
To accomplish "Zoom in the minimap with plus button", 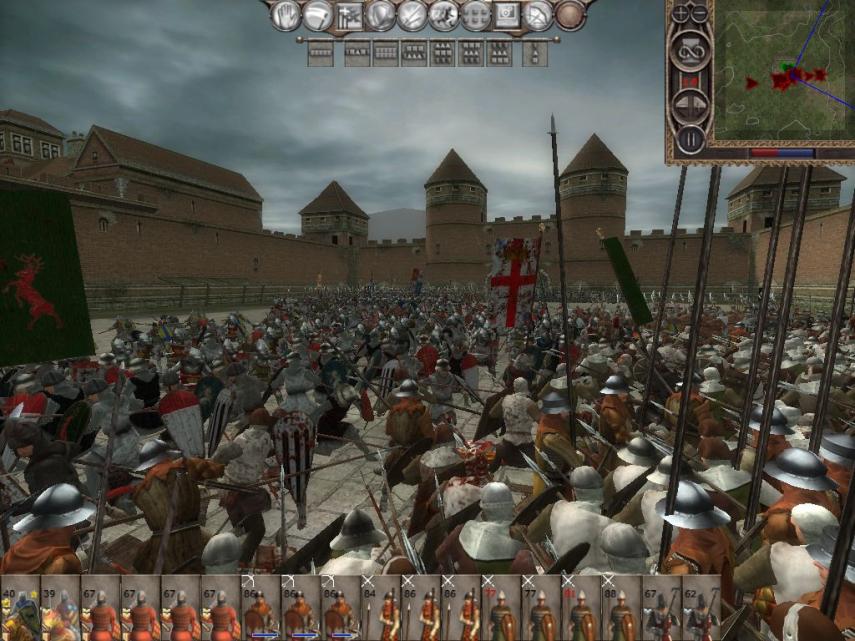I will pyautogui.click(x=681, y=14).
